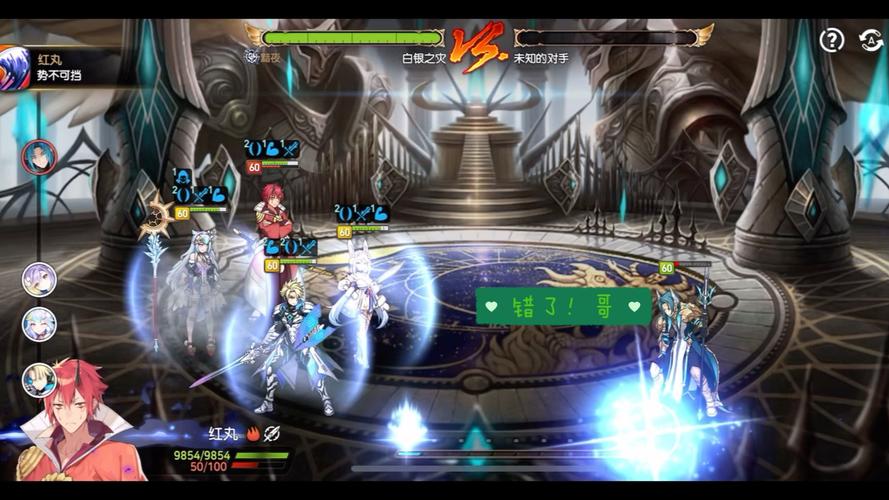This screenshot has height=500, width=889.
Task: Click the sword class icon beside 红丸
Action: click(272, 434)
